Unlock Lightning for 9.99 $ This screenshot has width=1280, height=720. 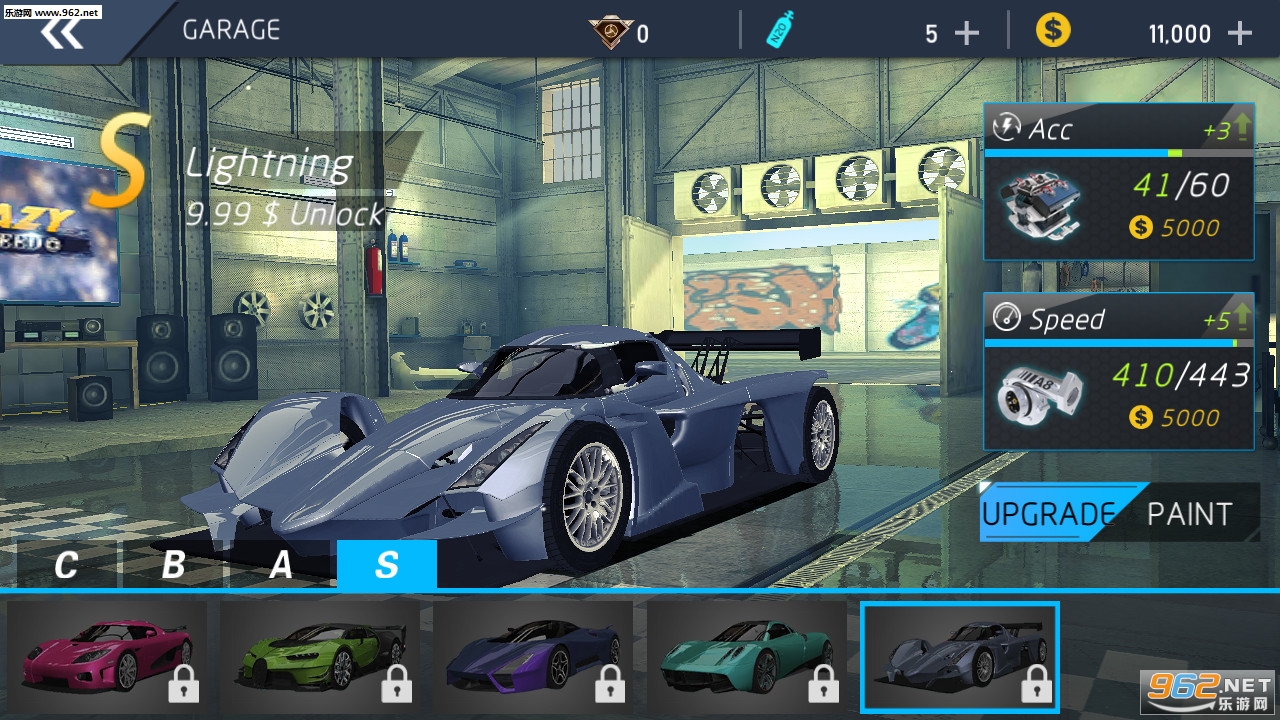pyautogui.click(x=285, y=214)
